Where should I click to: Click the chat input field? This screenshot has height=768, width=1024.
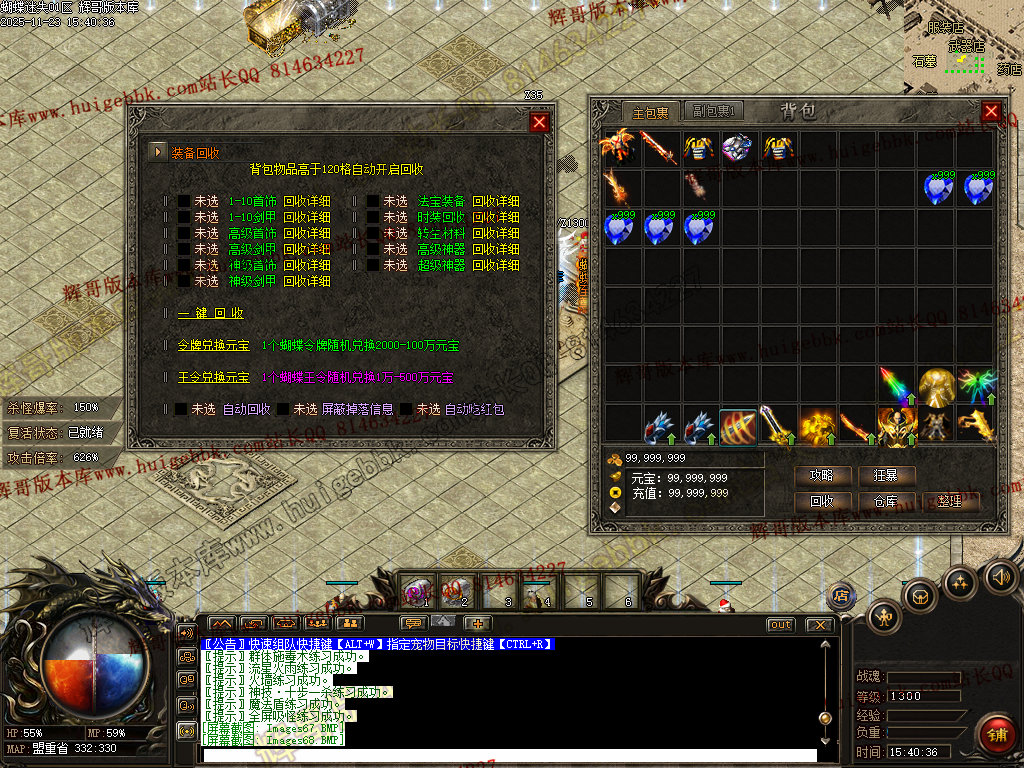(508, 755)
